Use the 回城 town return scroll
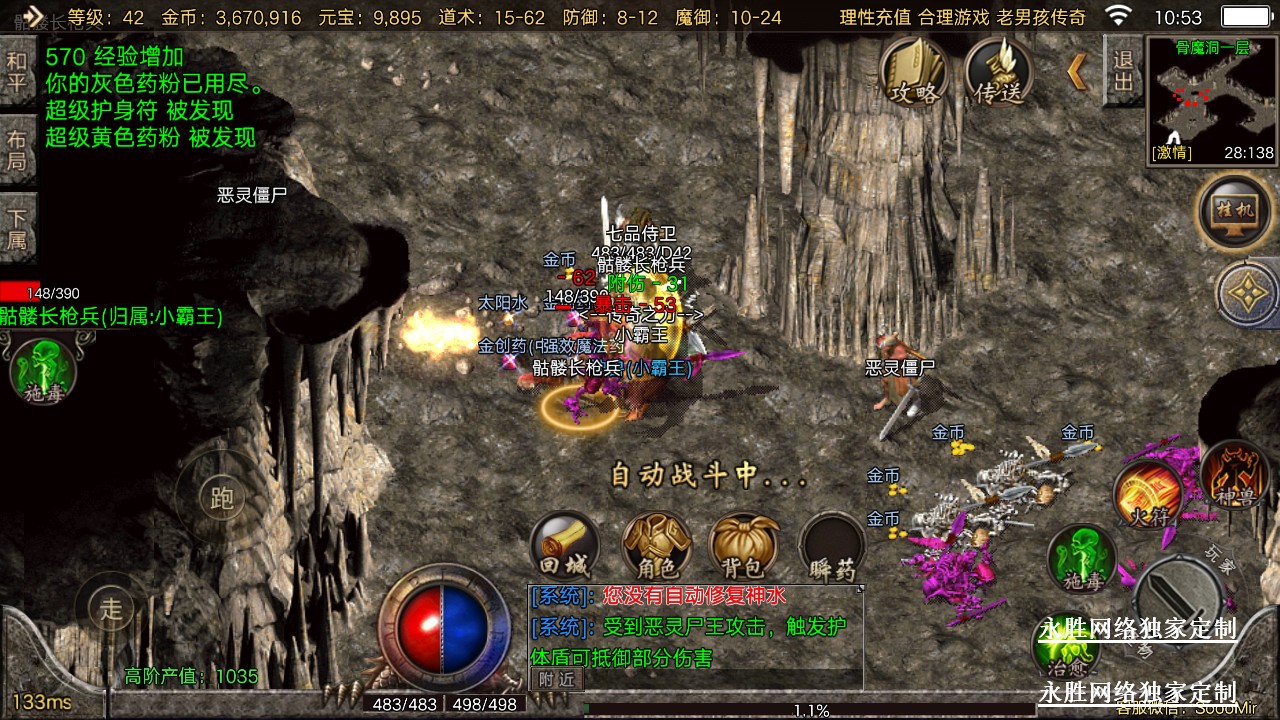This screenshot has width=1280, height=720. pyautogui.click(x=563, y=548)
